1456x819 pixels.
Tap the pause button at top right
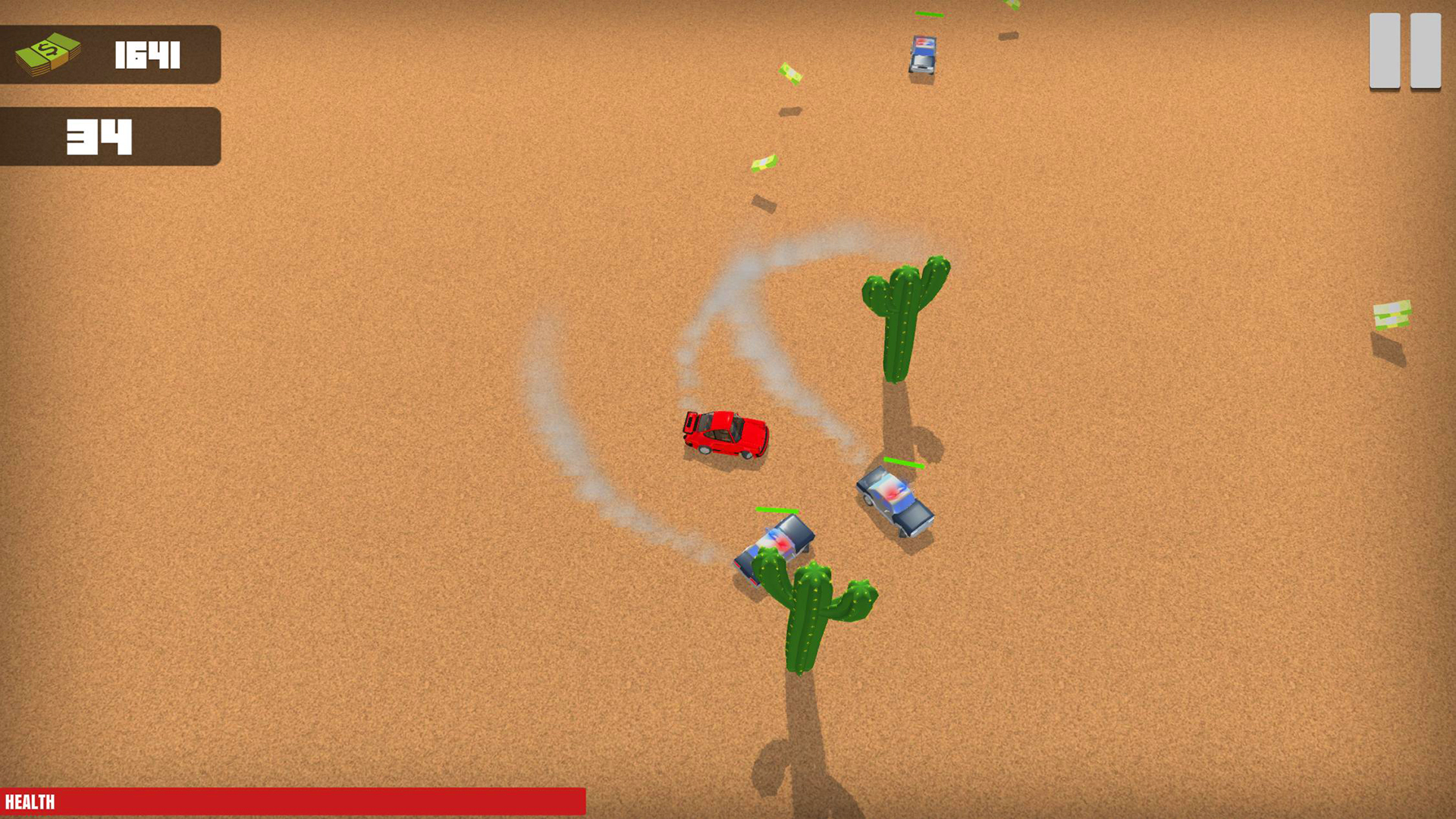pyautogui.click(x=1404, y=50)
